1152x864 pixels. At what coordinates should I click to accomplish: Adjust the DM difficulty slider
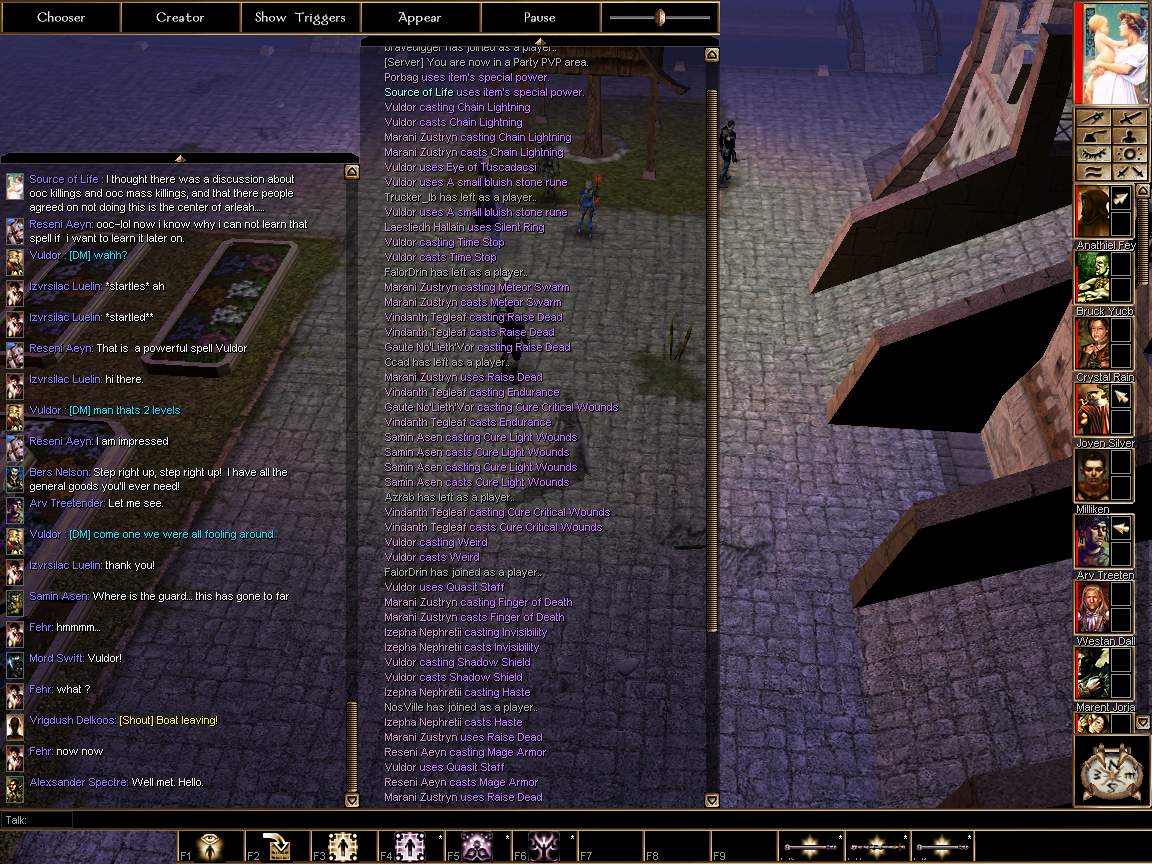coord(660,17)
